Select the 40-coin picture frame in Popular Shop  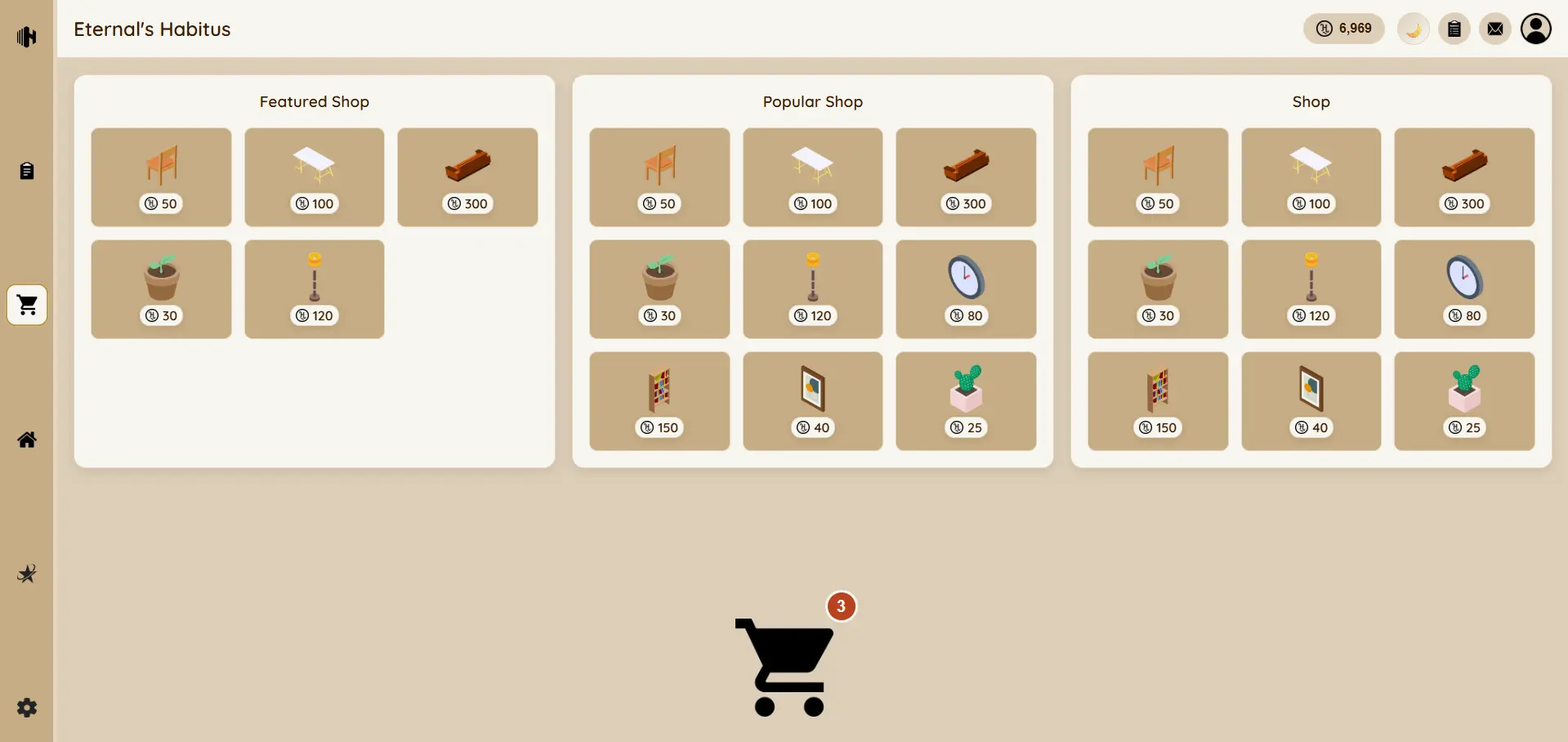coord(812,401)
